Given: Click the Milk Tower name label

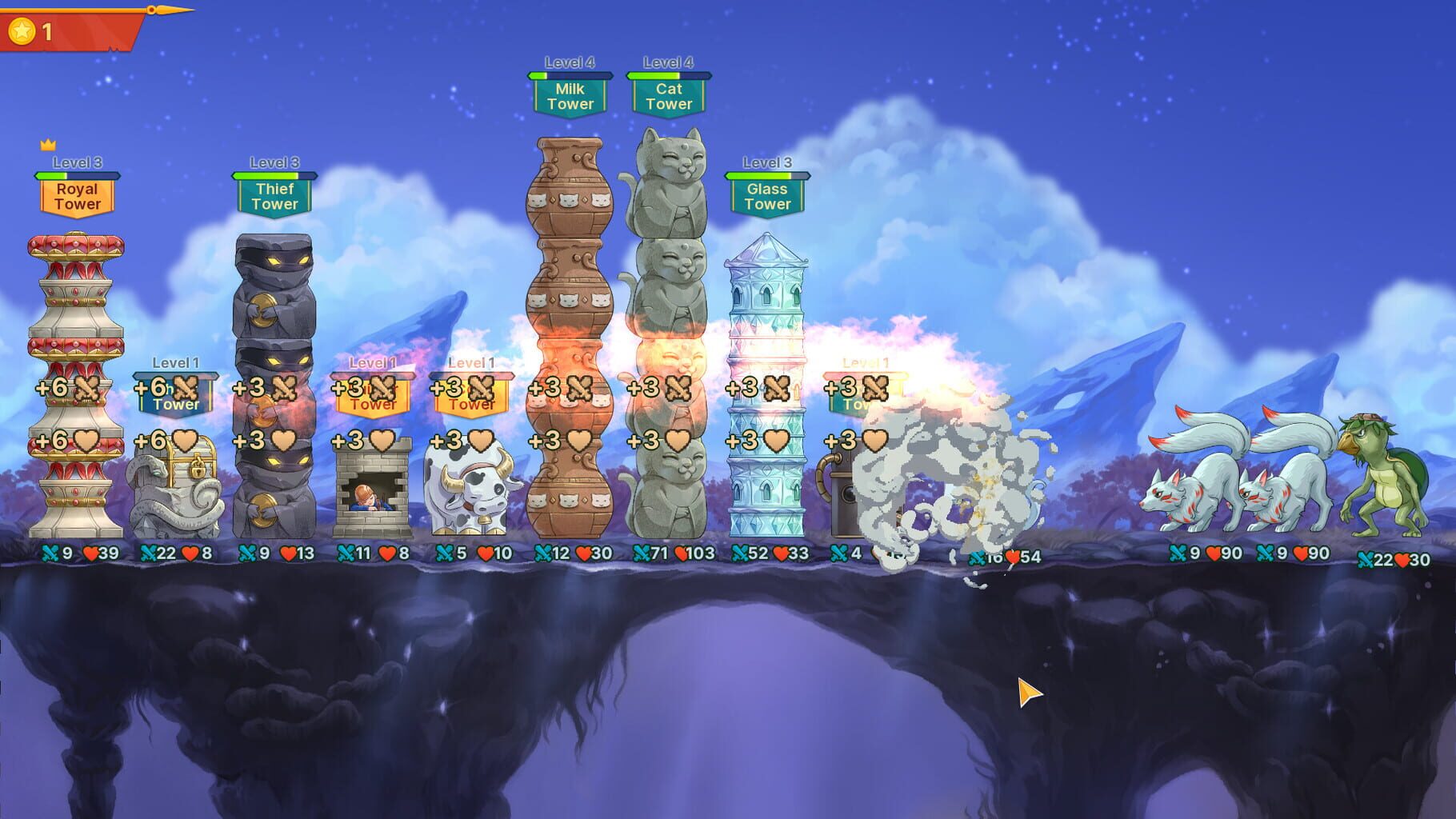Looking at the screenshot, I should pos(571,96).
